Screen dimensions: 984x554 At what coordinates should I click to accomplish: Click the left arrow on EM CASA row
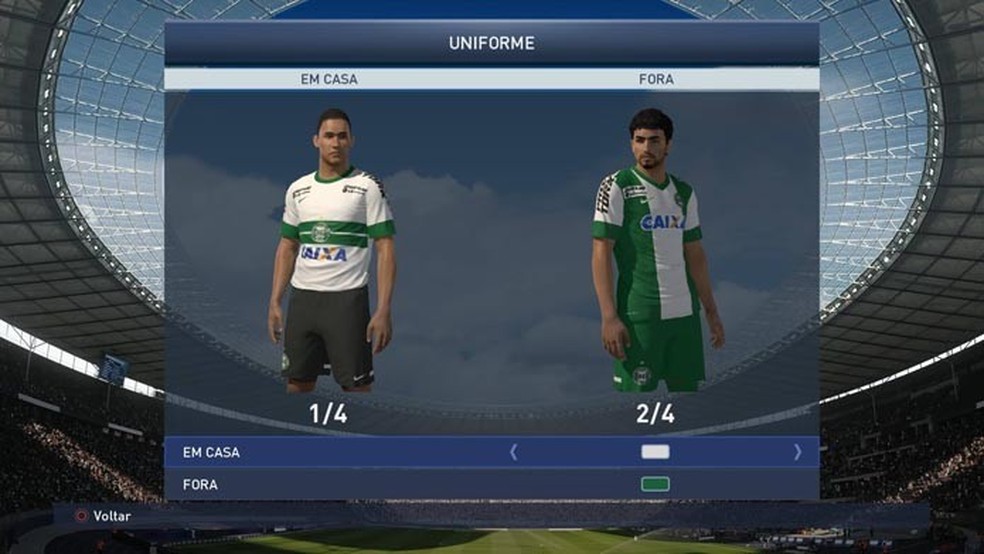[514, 452]
